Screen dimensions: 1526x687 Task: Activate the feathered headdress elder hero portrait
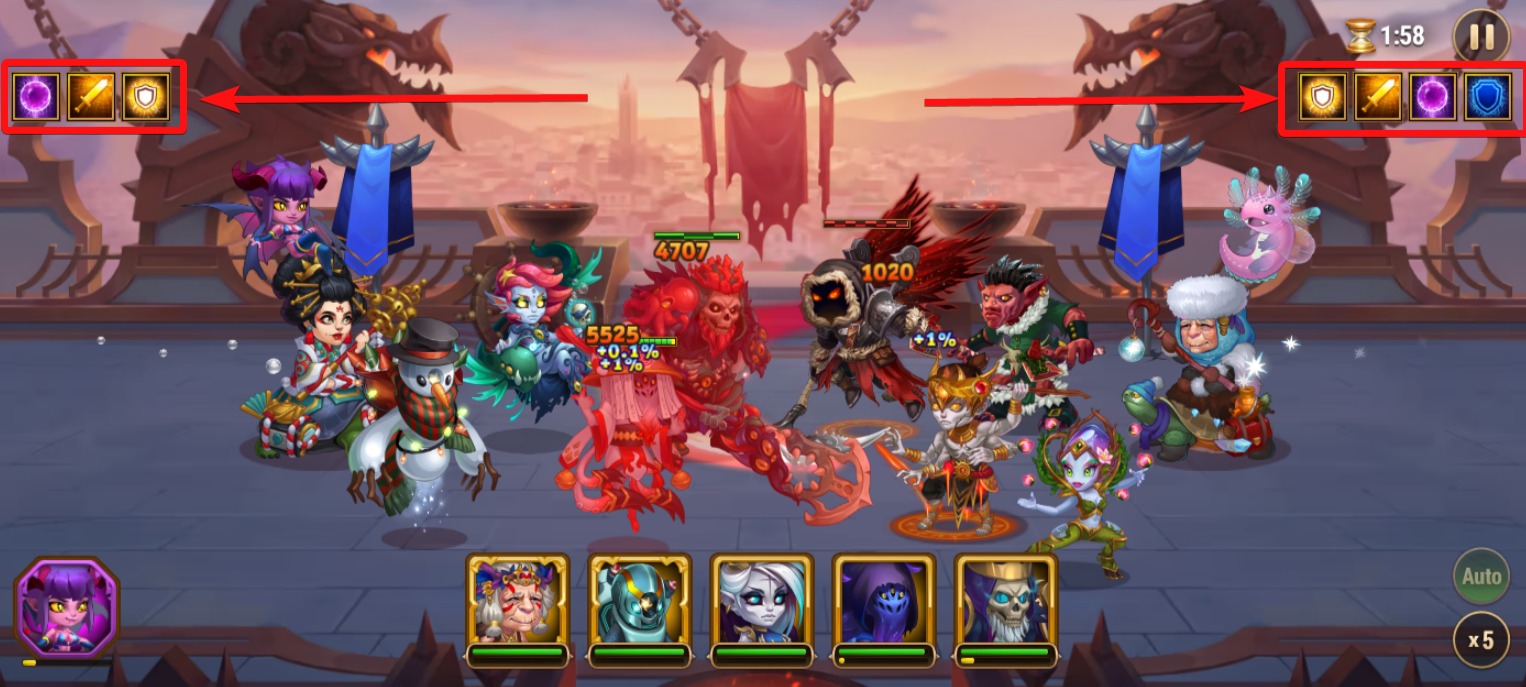(x=517, y=601)
